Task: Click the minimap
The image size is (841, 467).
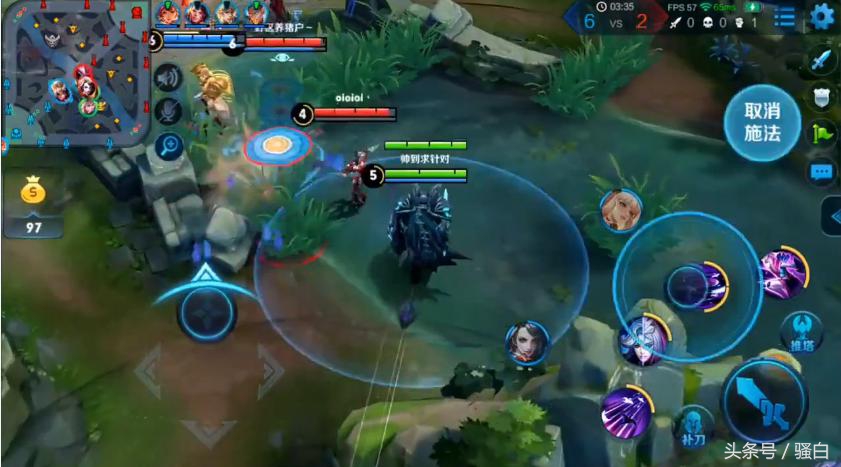Action: 76,73
